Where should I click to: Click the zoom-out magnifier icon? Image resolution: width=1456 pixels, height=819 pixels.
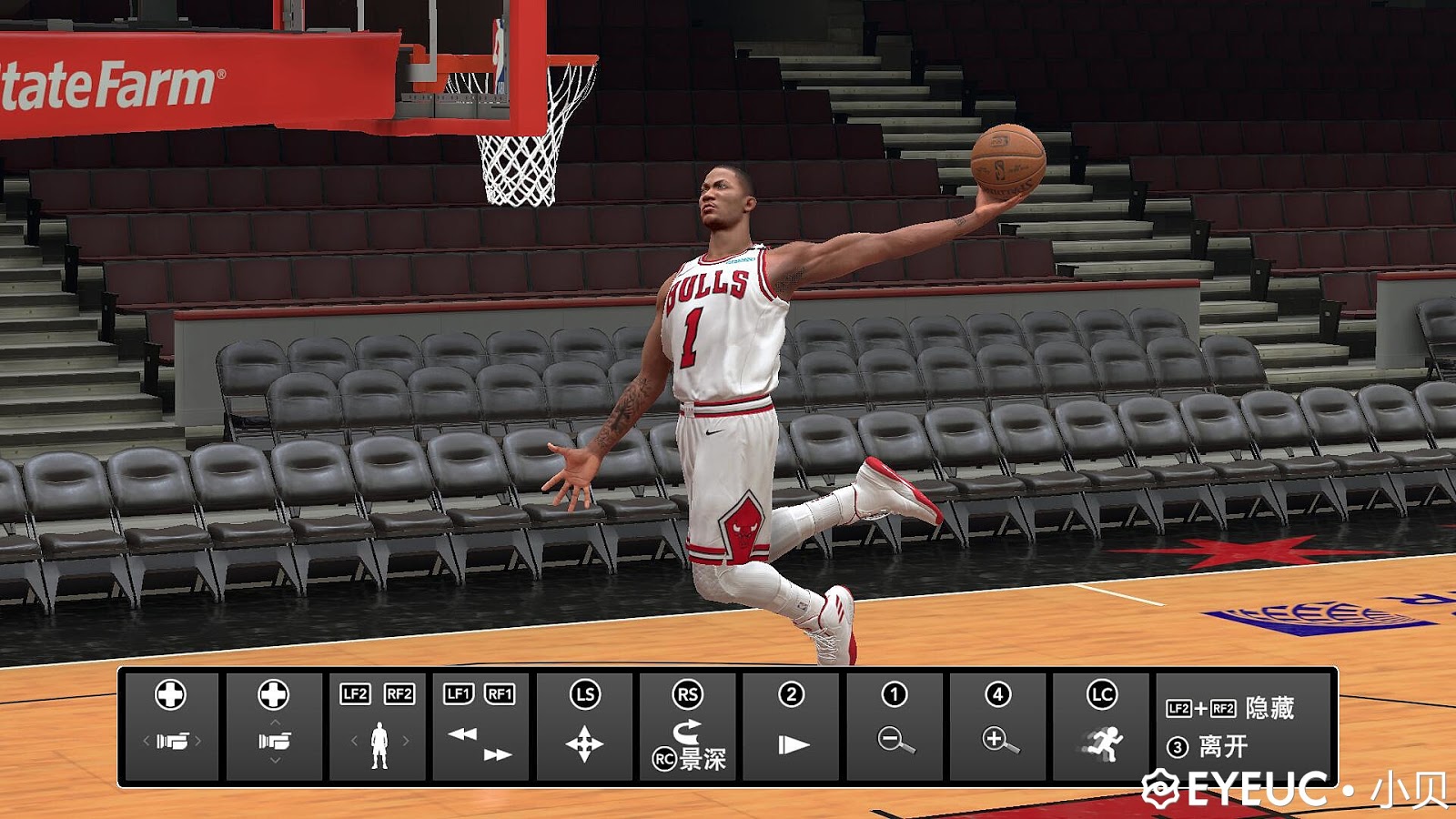coord(896,741)
